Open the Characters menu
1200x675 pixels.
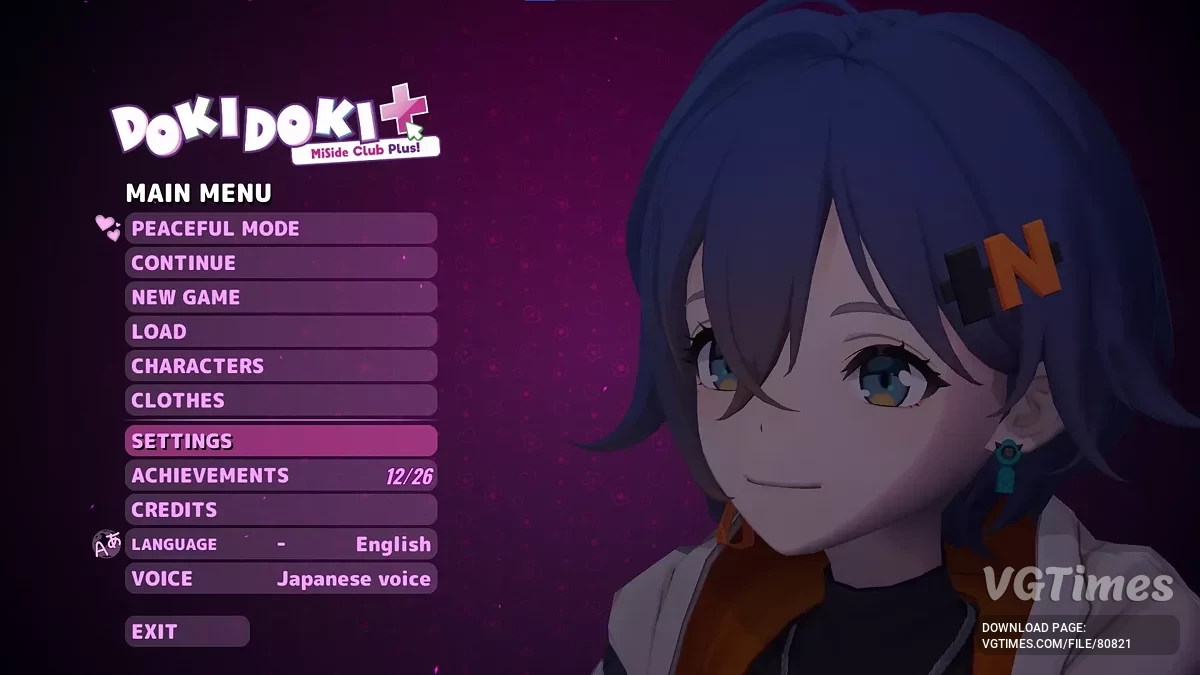click(x=281, y=366)
